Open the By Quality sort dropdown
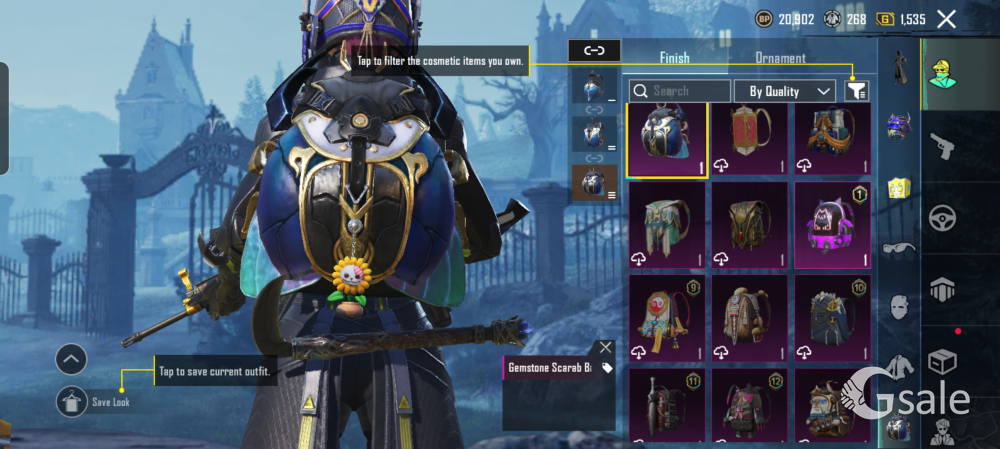This screenshot has height=449, width=1000. [x=785, y=91]
